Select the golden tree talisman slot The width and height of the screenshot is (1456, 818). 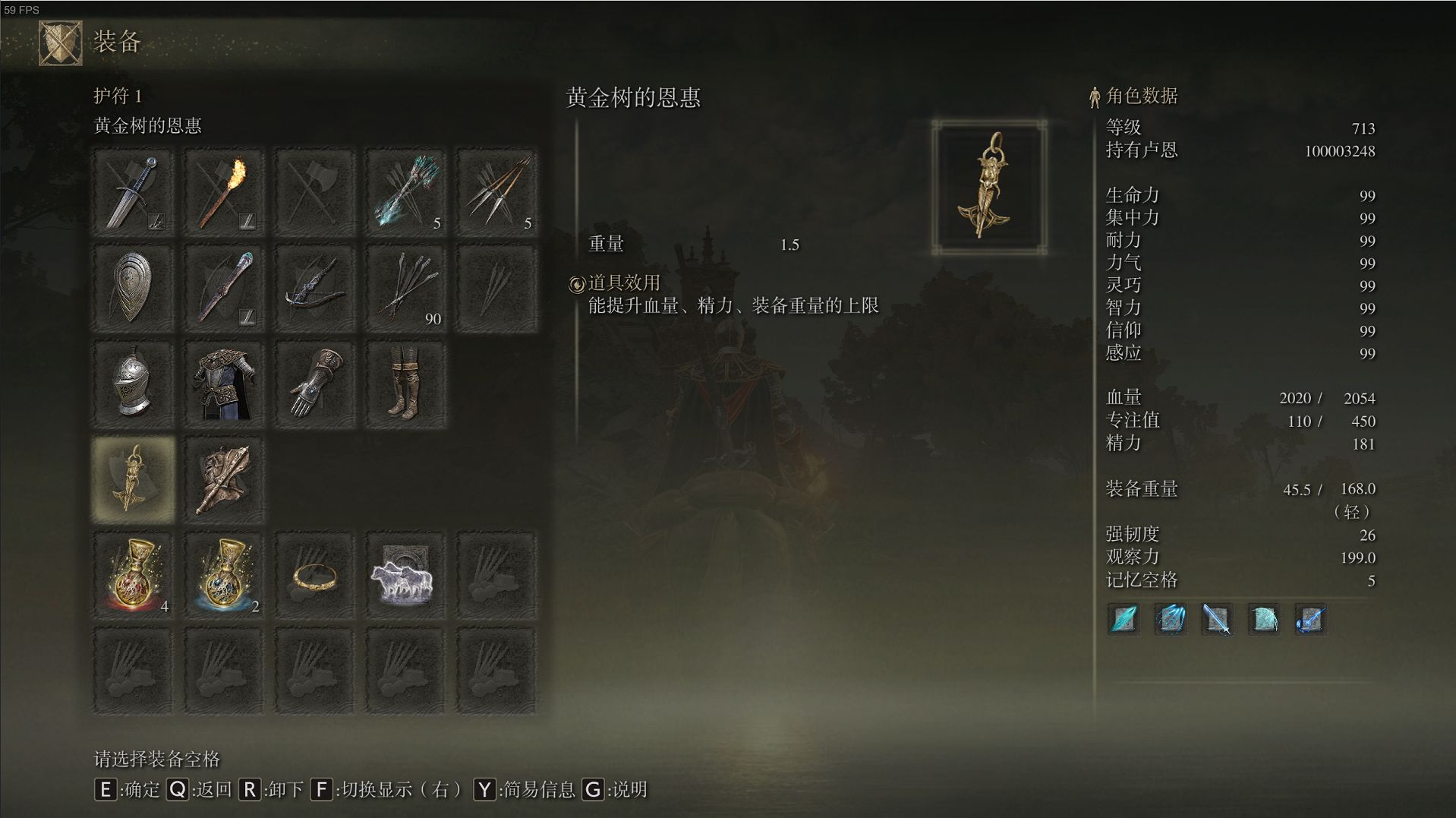pos(133,479)
